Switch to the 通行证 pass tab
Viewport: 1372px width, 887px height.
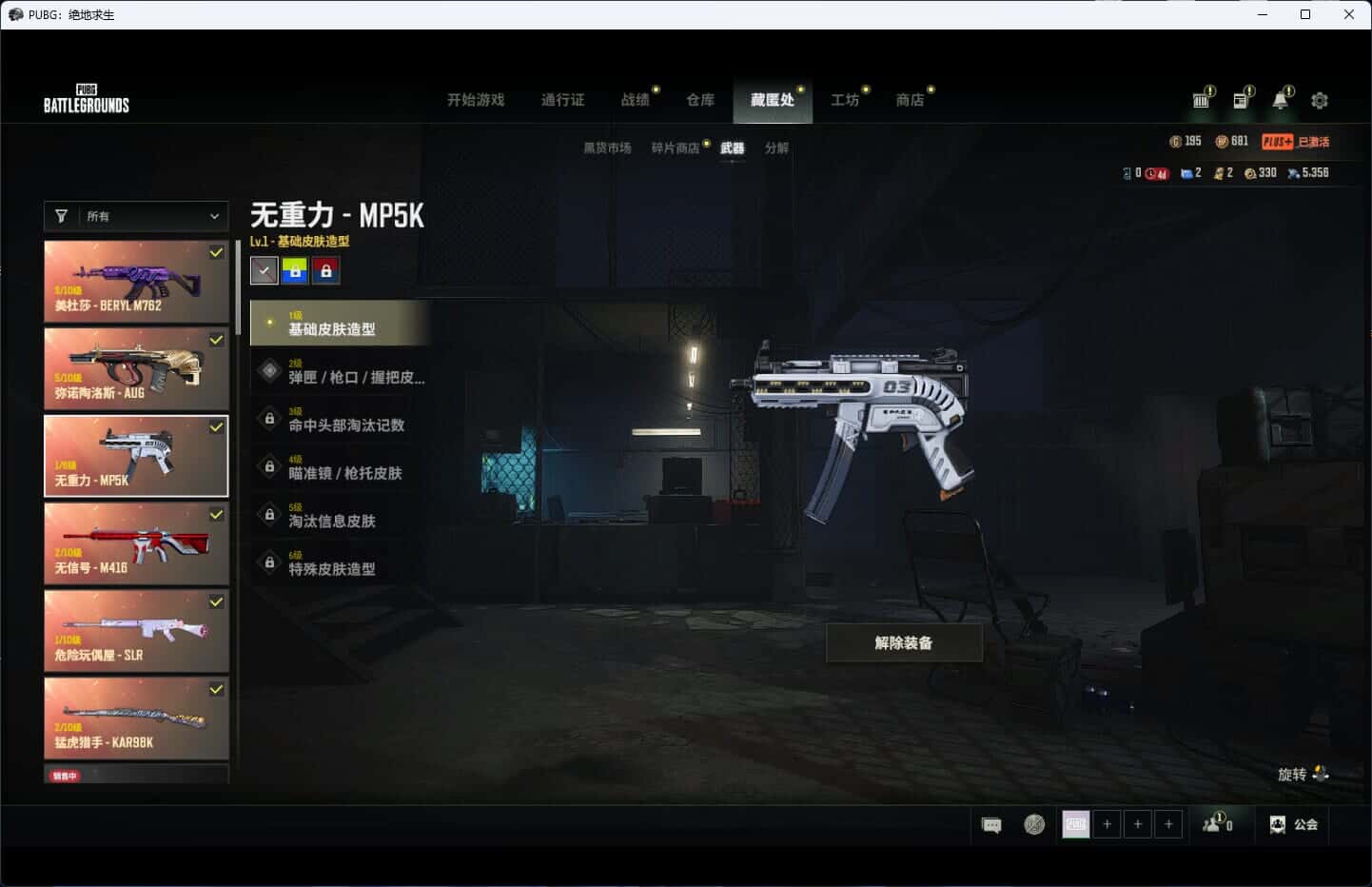pos(562,100)
